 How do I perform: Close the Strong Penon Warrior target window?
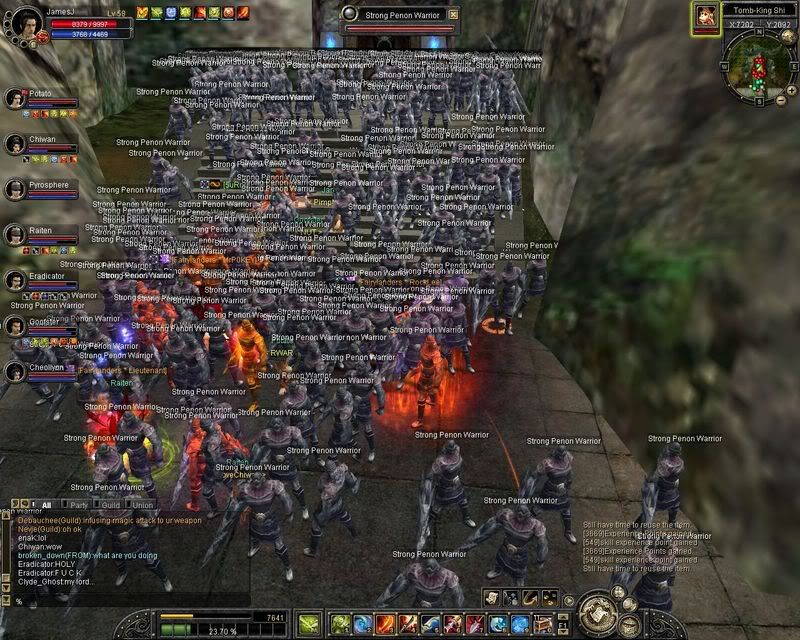coord(453,15)
